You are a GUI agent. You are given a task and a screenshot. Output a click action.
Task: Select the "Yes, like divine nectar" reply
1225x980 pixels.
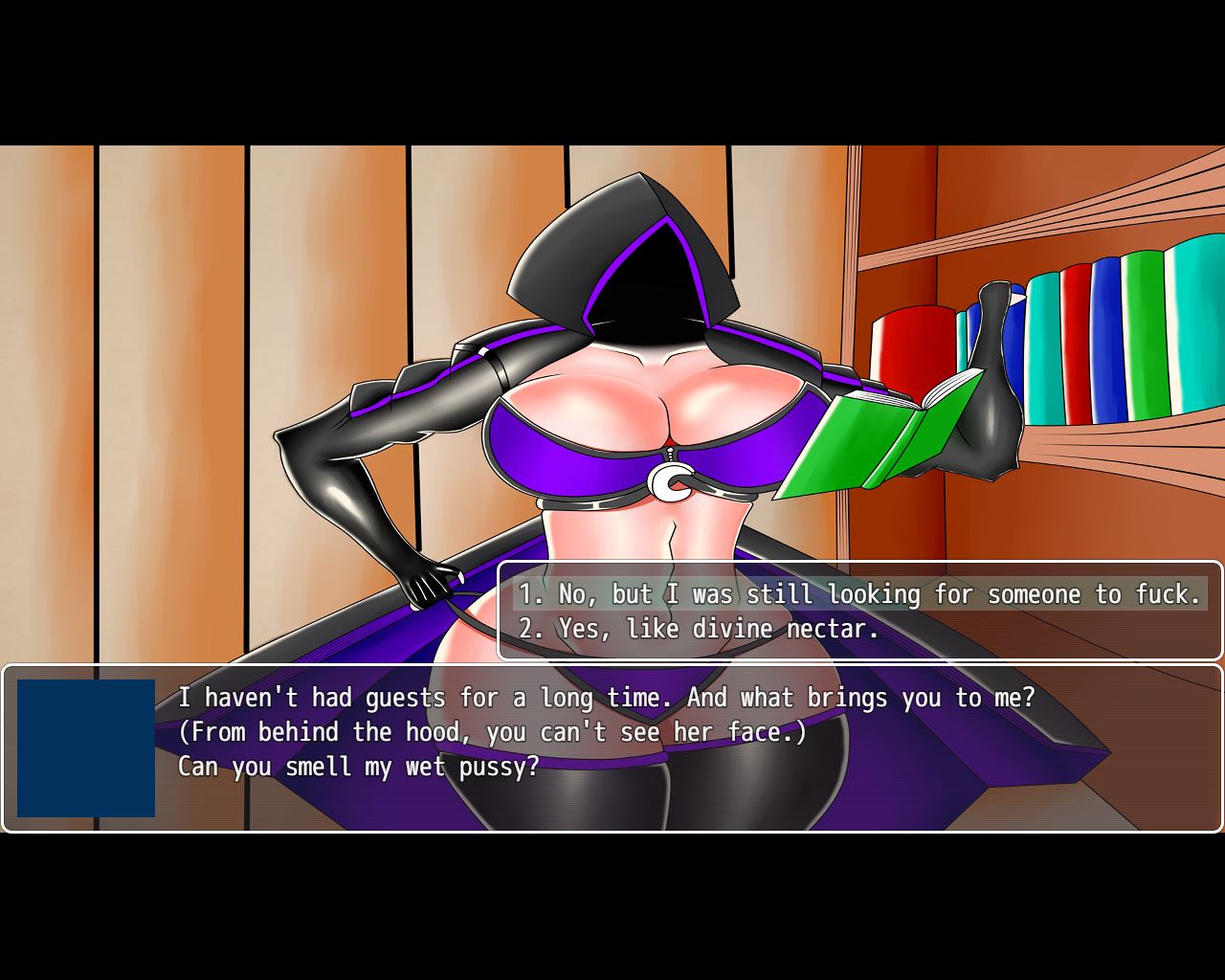(699, 629)
